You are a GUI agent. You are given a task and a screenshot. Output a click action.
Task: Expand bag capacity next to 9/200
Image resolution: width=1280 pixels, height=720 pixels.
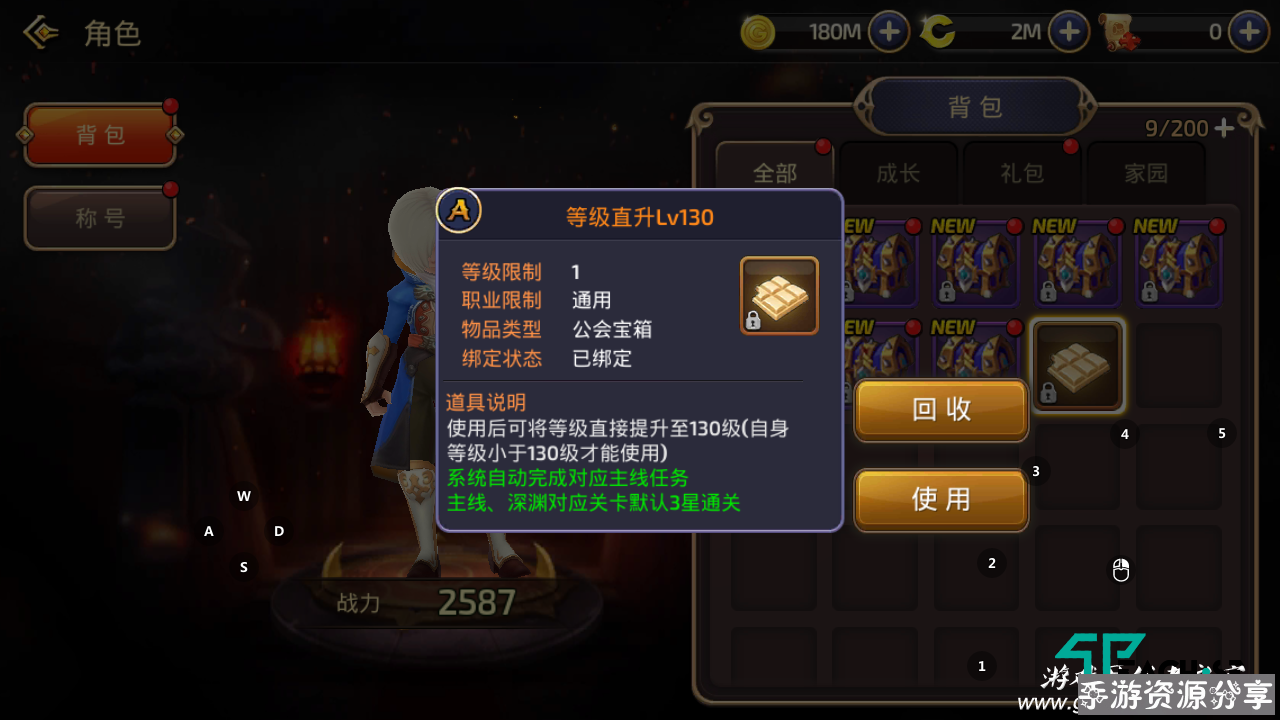pos(1224,128)
